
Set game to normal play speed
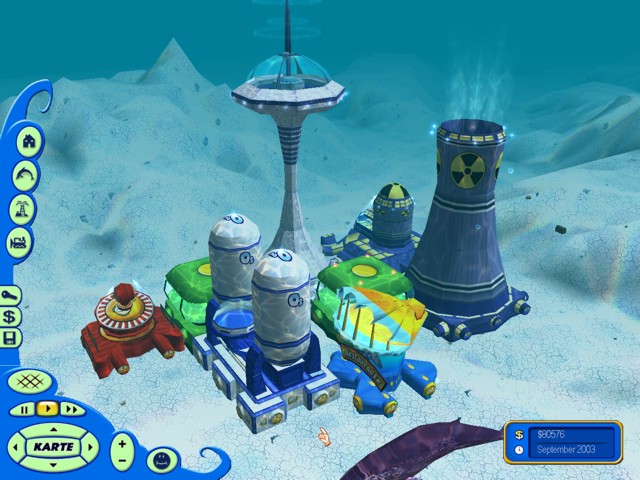(46, 409)
